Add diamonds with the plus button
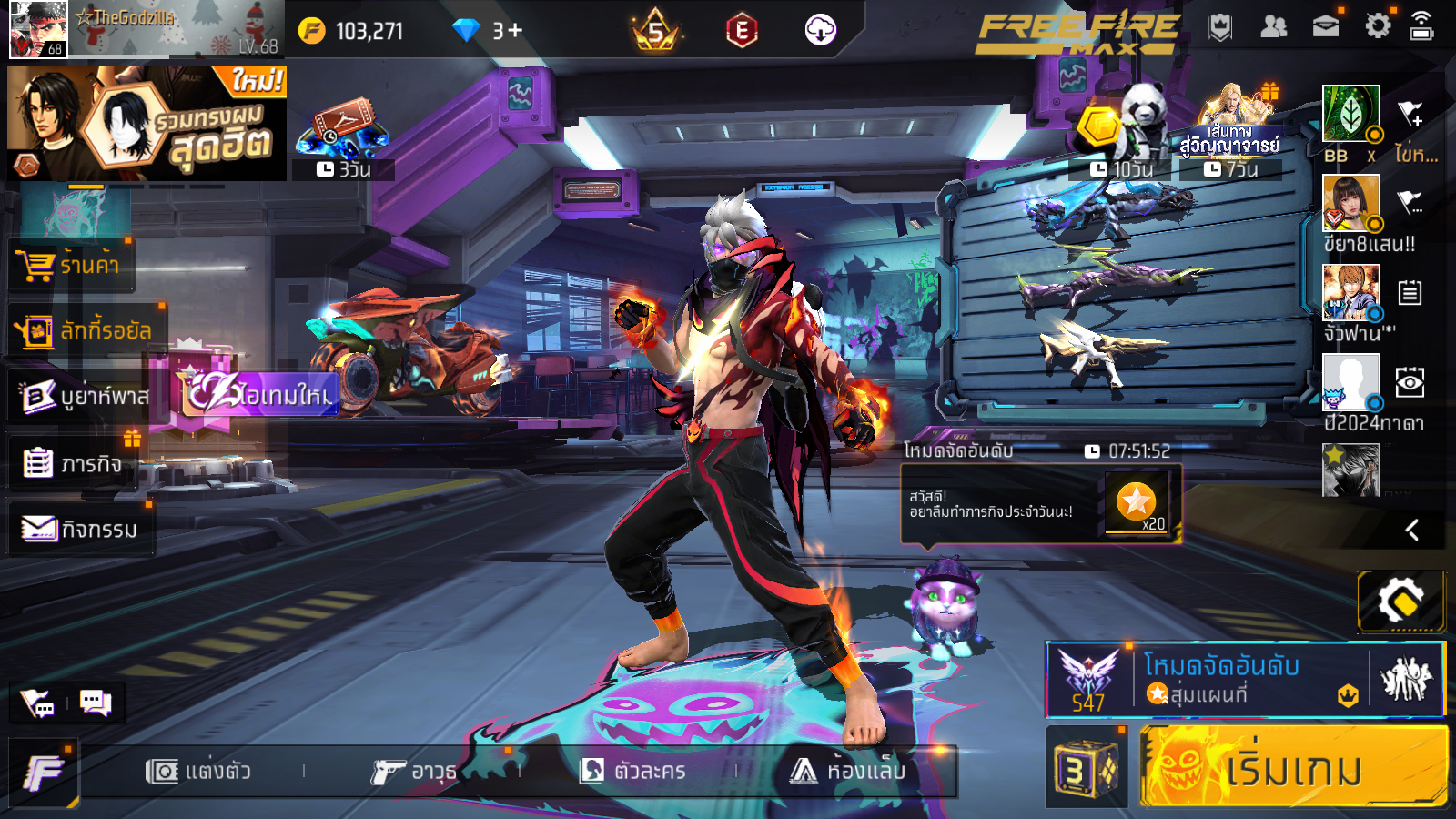The height and width of the screenshot is (819, 1456). pyautogui.click(x=515, y=31)
